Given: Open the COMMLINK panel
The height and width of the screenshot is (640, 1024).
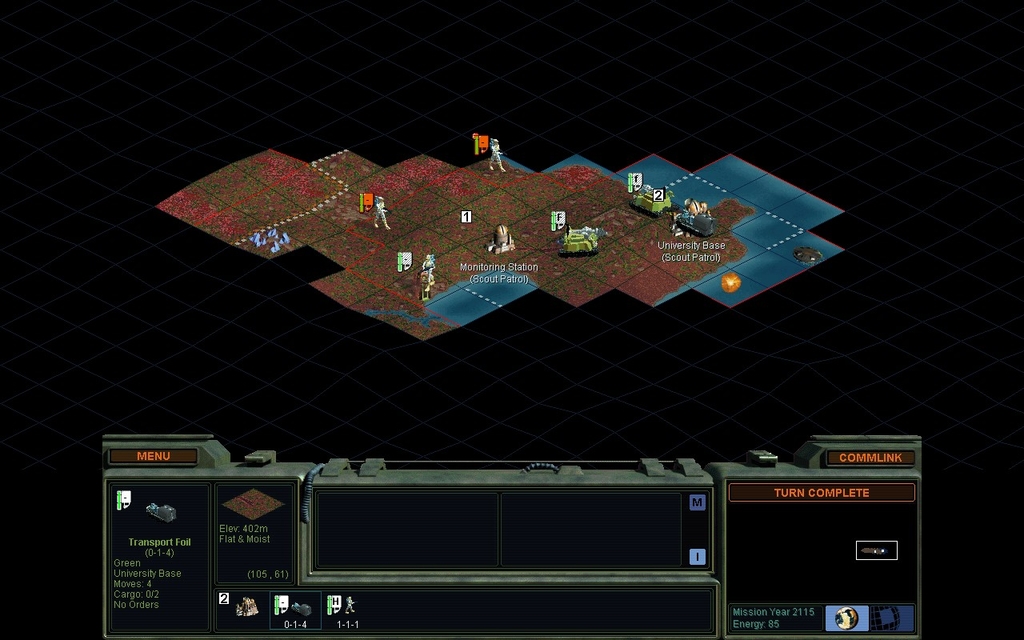Looking at the screenshot, I should point(870,457).
